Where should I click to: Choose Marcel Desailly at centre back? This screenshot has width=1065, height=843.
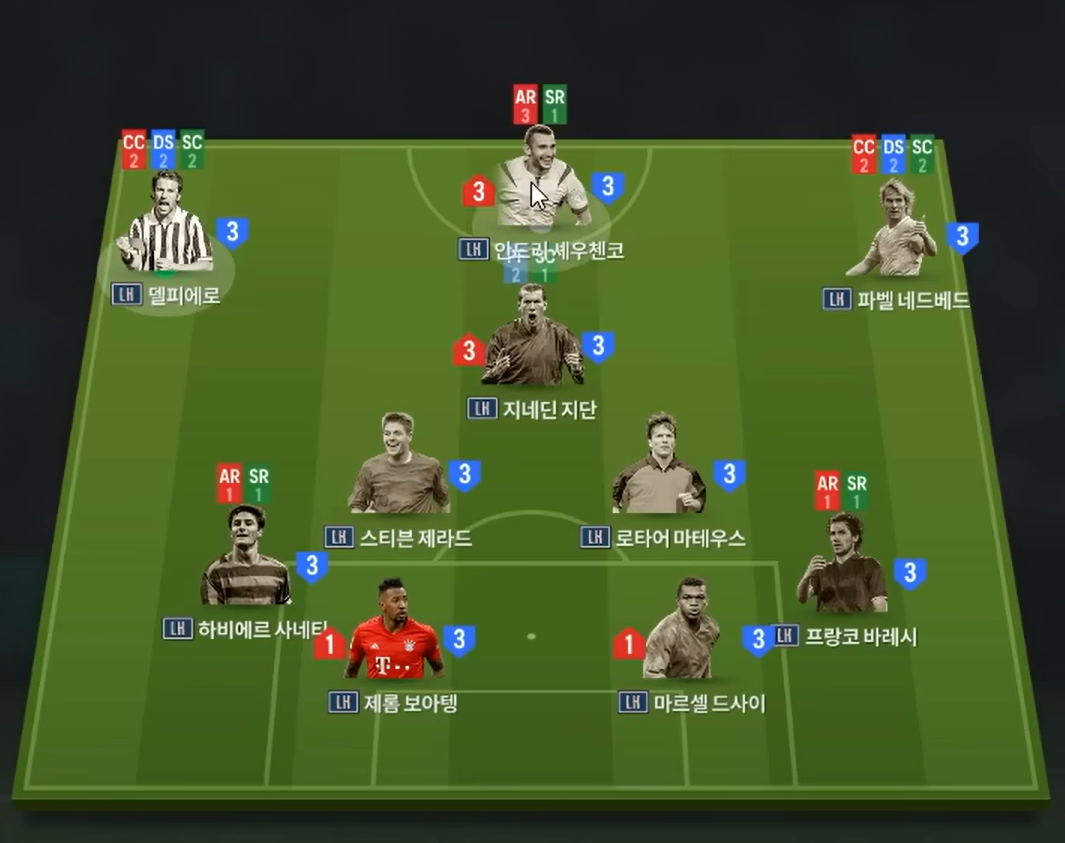coord(683,634)
